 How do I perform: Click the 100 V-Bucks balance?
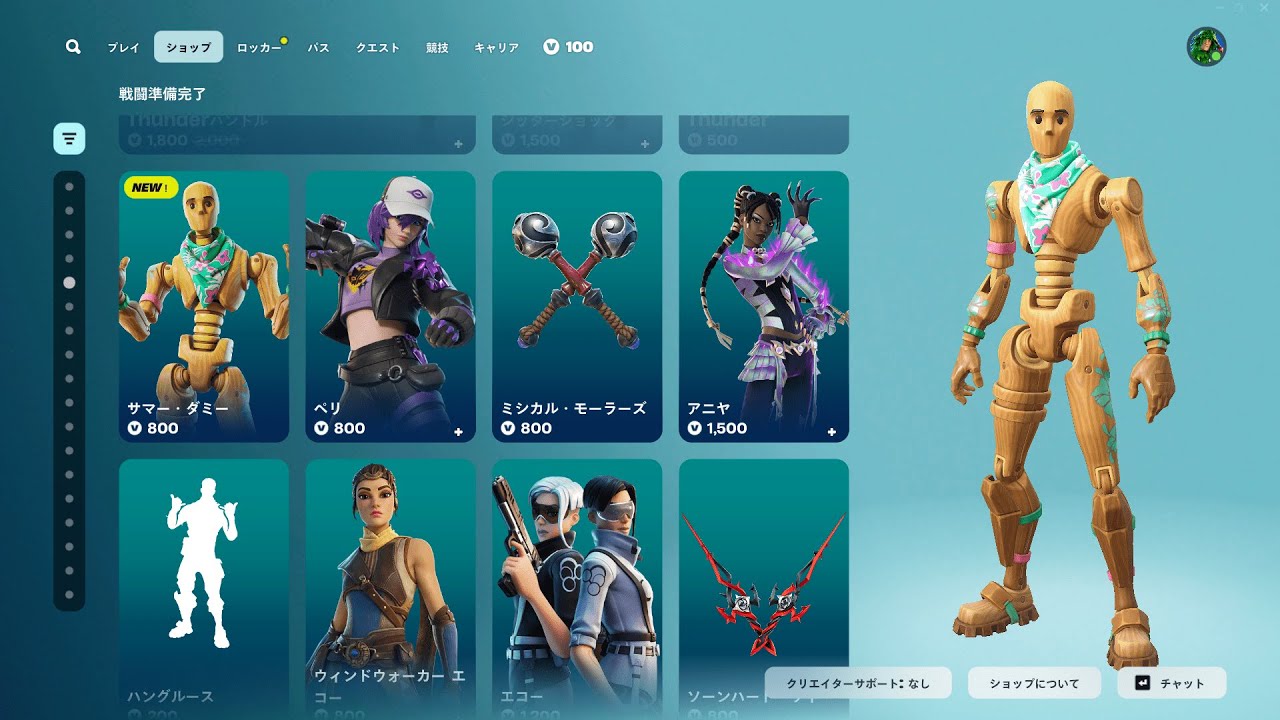click(568, 47)
